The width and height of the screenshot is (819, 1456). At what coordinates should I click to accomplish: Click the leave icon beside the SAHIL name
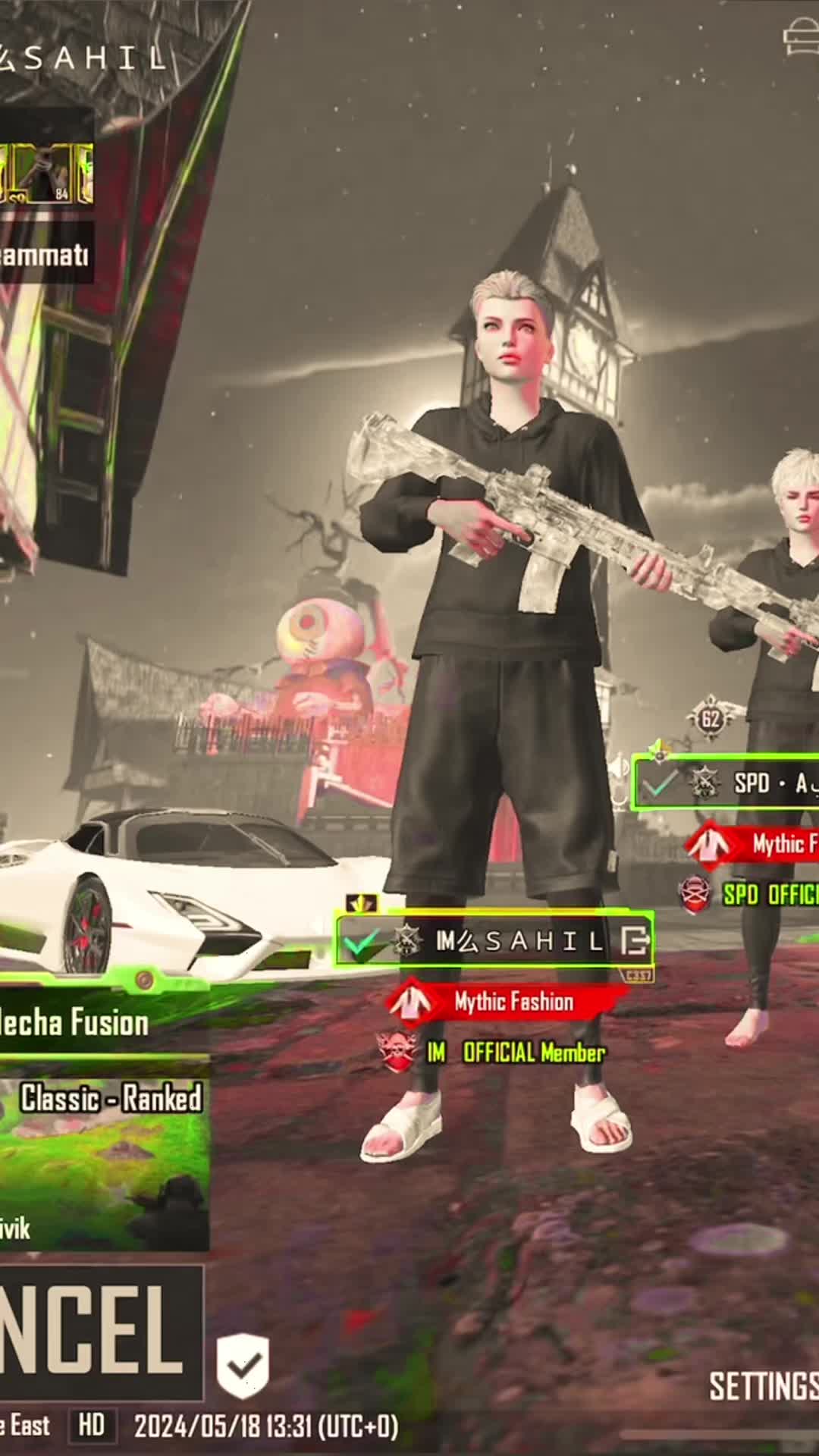click(x=635, y=941)
